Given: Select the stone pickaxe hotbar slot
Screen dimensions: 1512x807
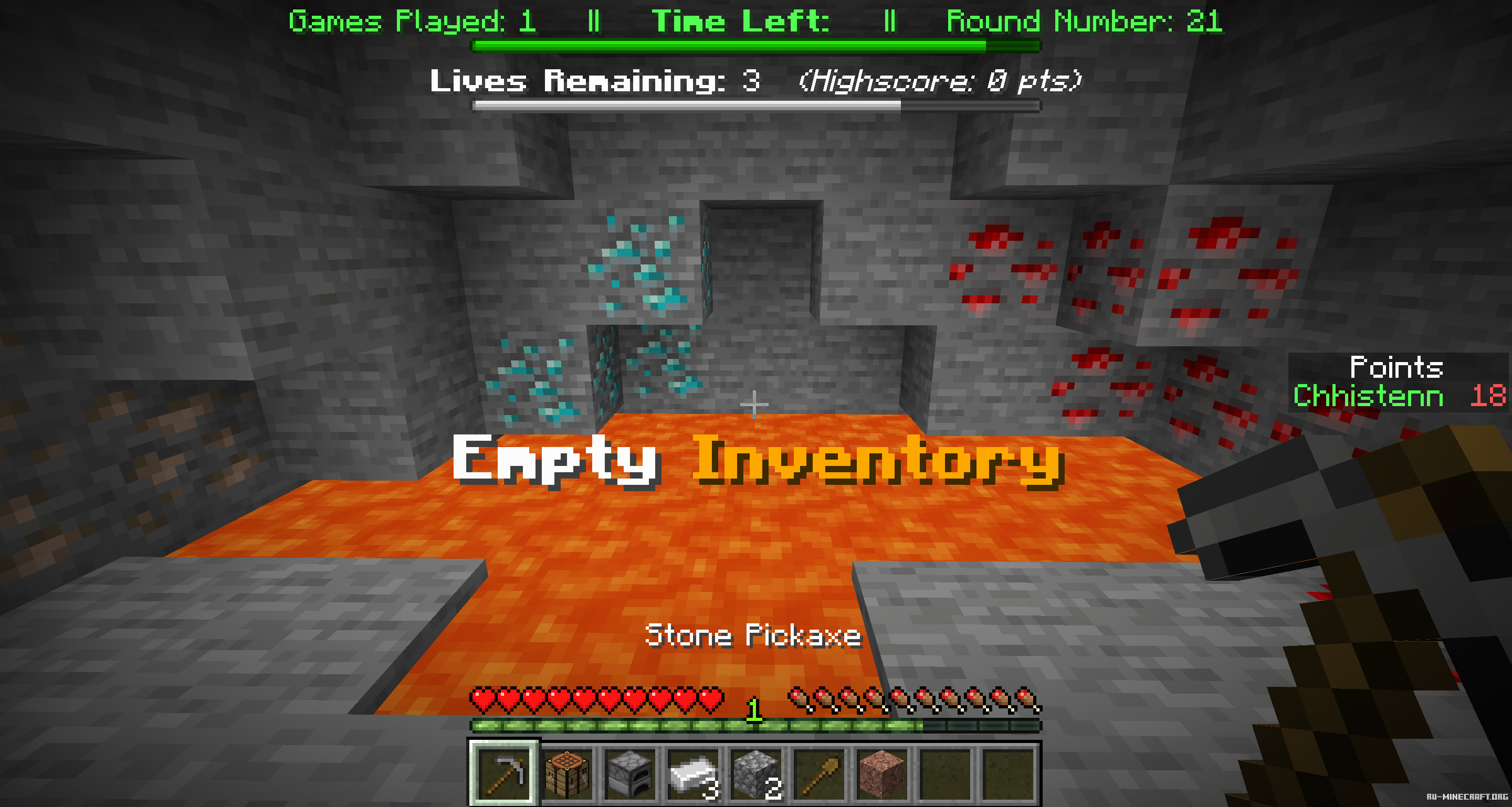Looking at the screenshot, I should tap(503, 774).
